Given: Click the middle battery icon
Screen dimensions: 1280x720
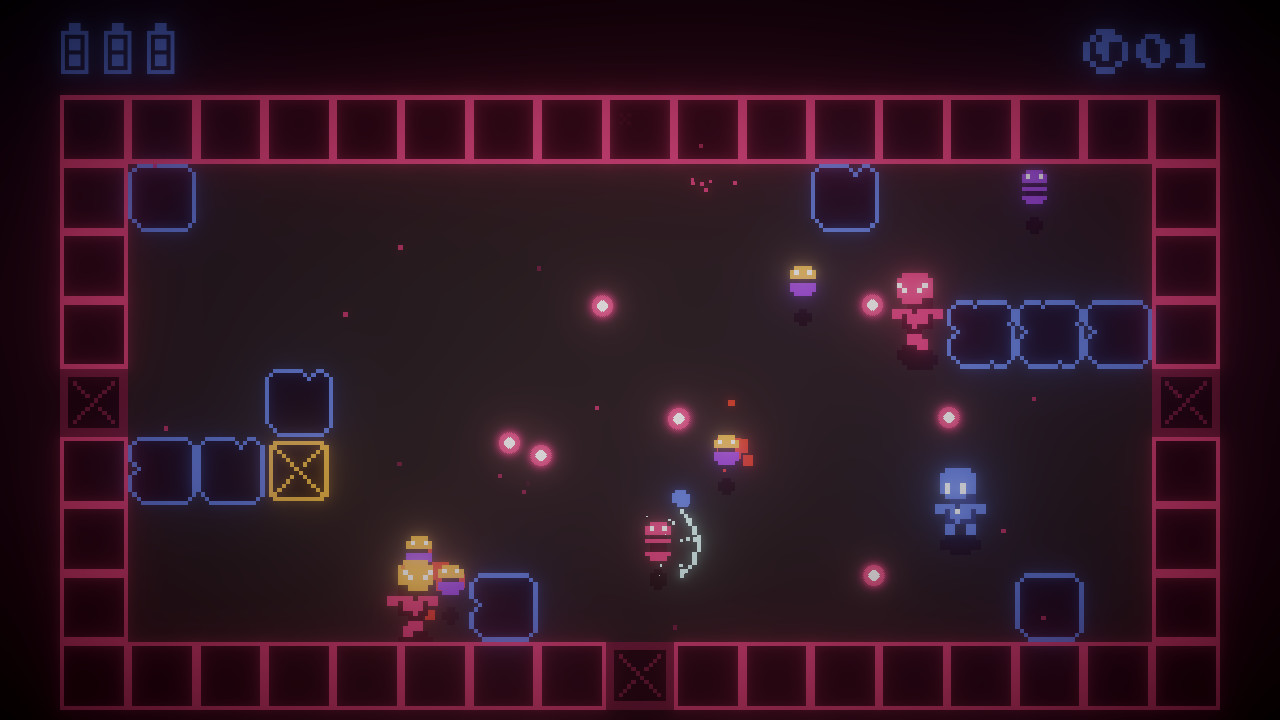Looking at the screenshot, I should 117,48.
